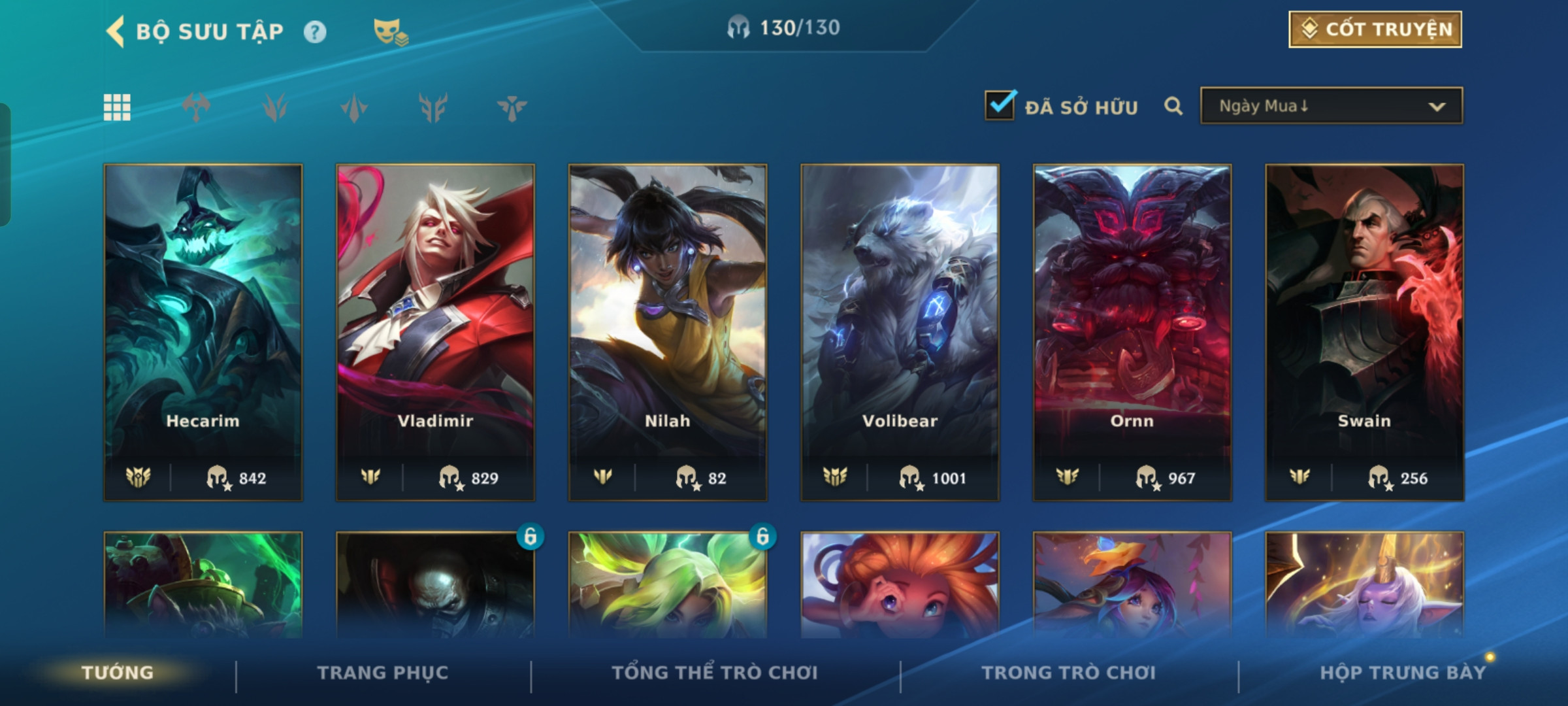Click the gold mask and coins icon
1568x706 pixels.
pos(390,31)
